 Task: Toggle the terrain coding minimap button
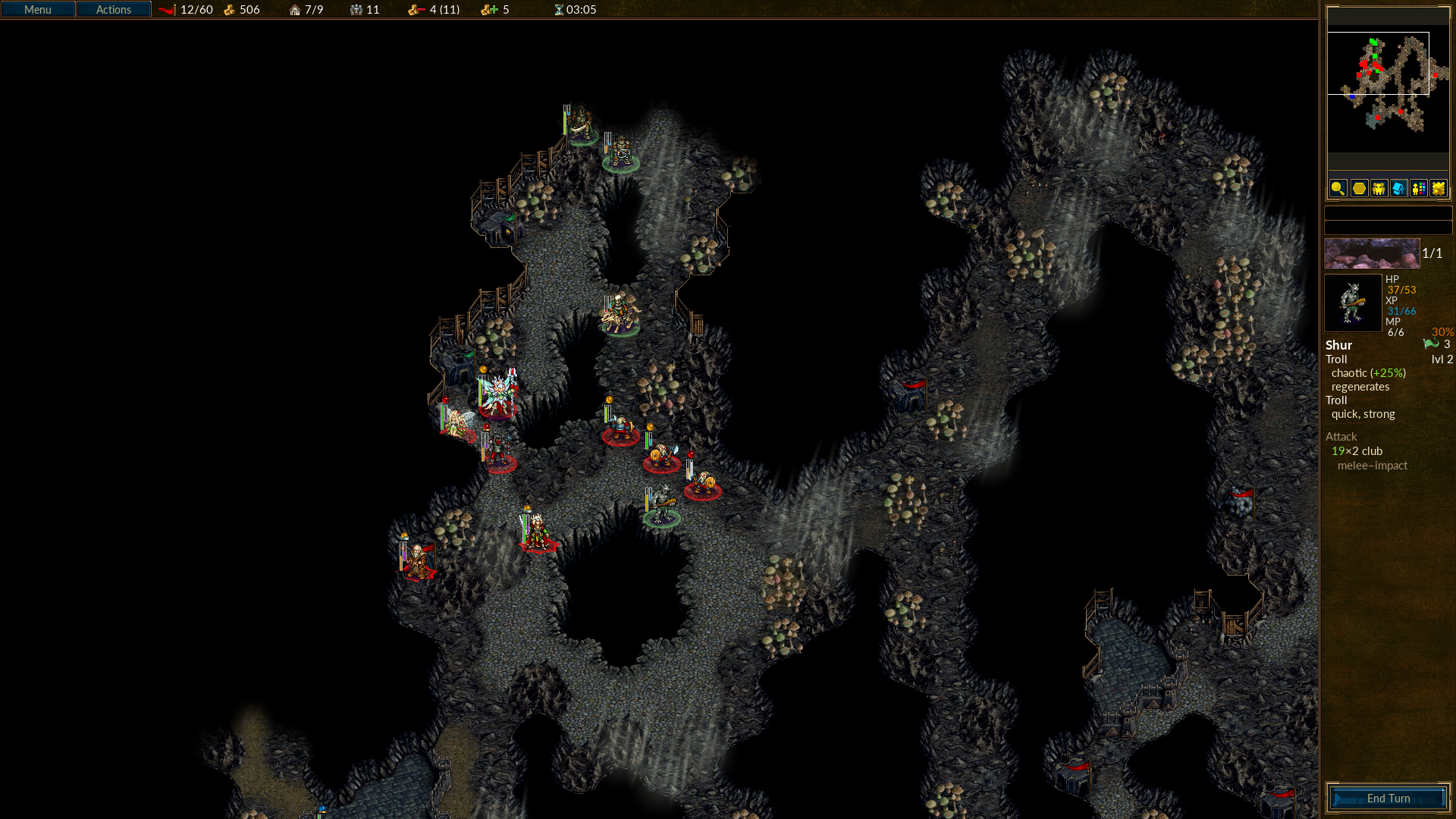(1439, 188)
